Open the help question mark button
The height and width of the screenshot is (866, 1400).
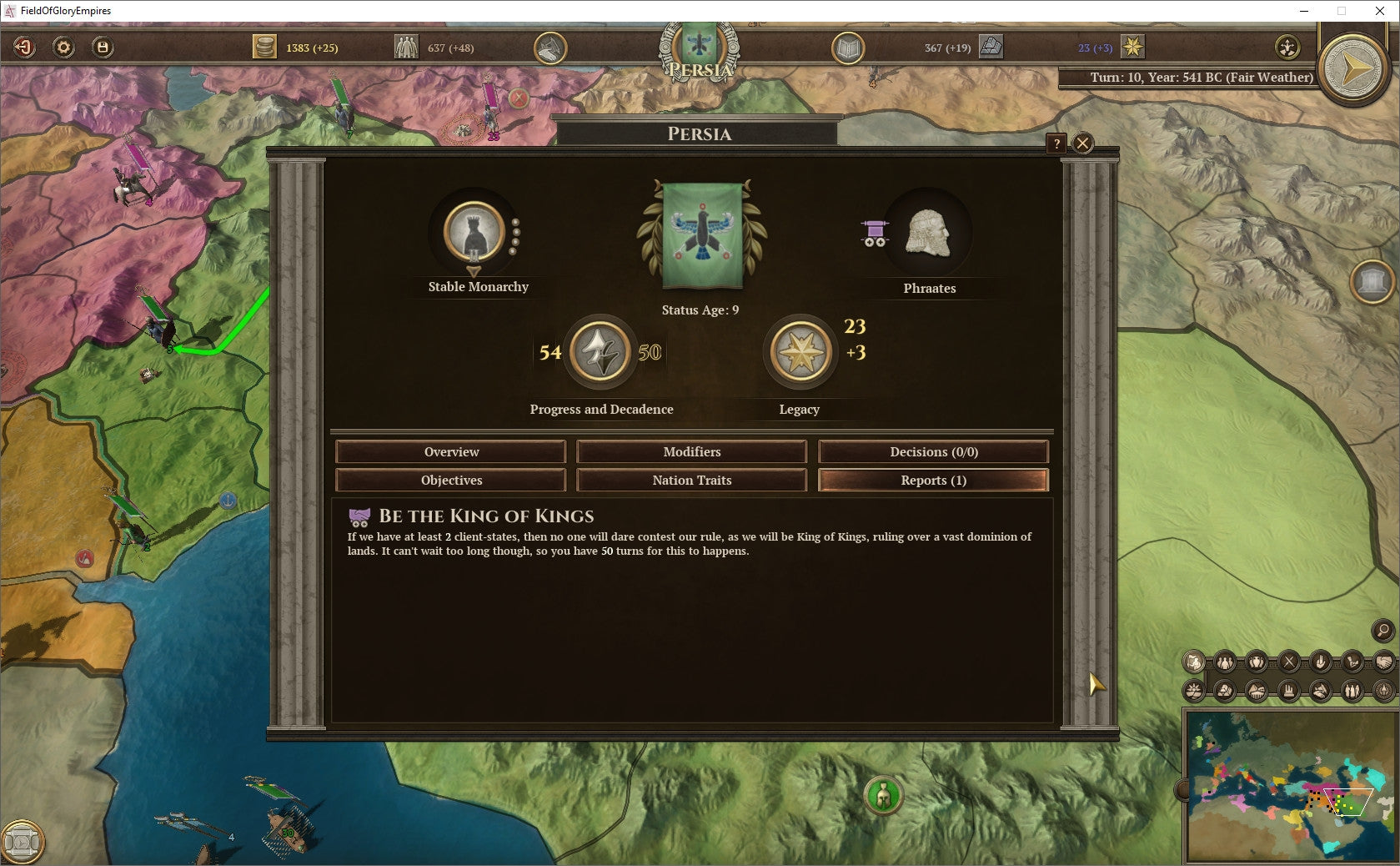[1058, 143]
